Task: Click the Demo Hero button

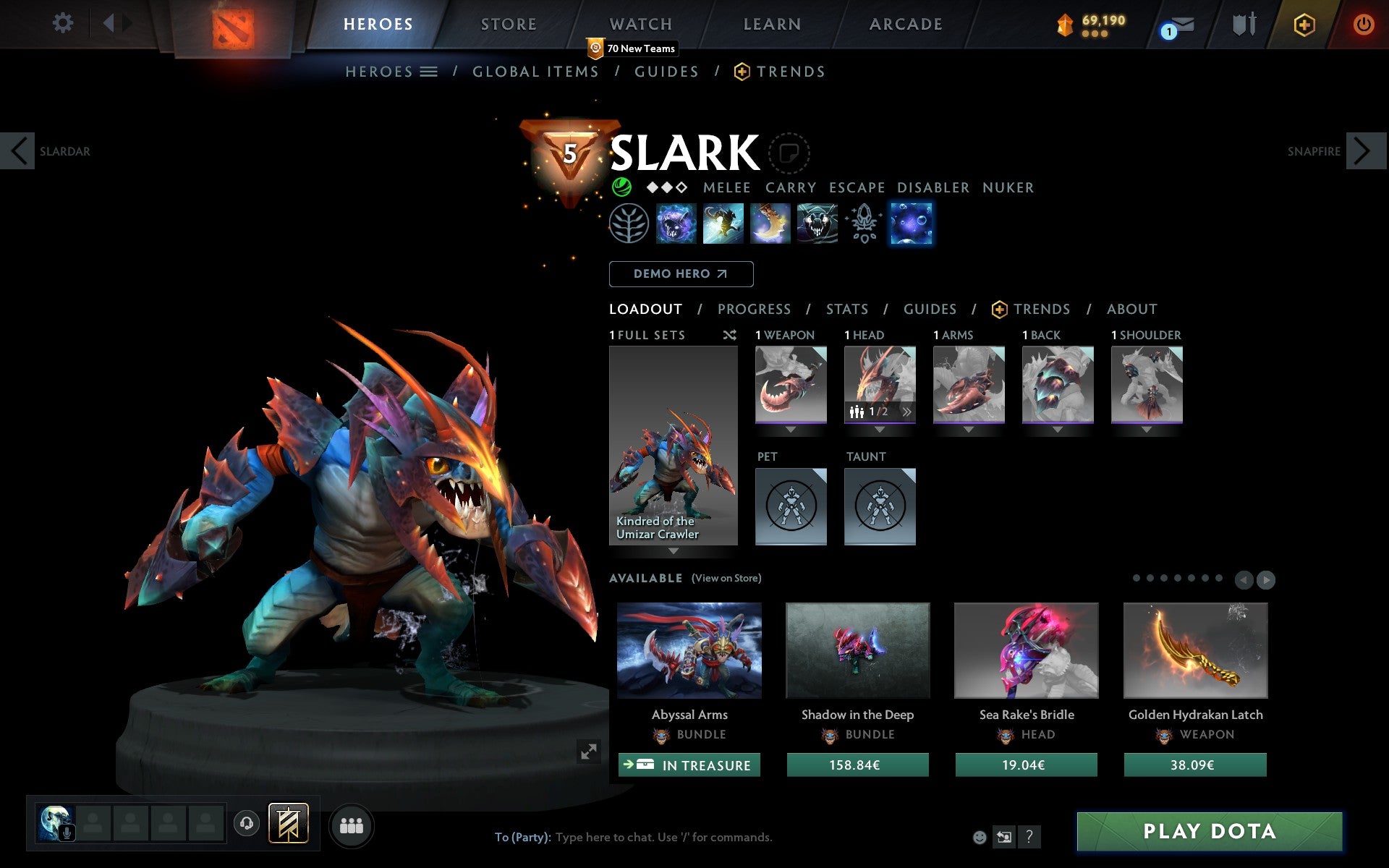Action: click(x=681, y=274)
